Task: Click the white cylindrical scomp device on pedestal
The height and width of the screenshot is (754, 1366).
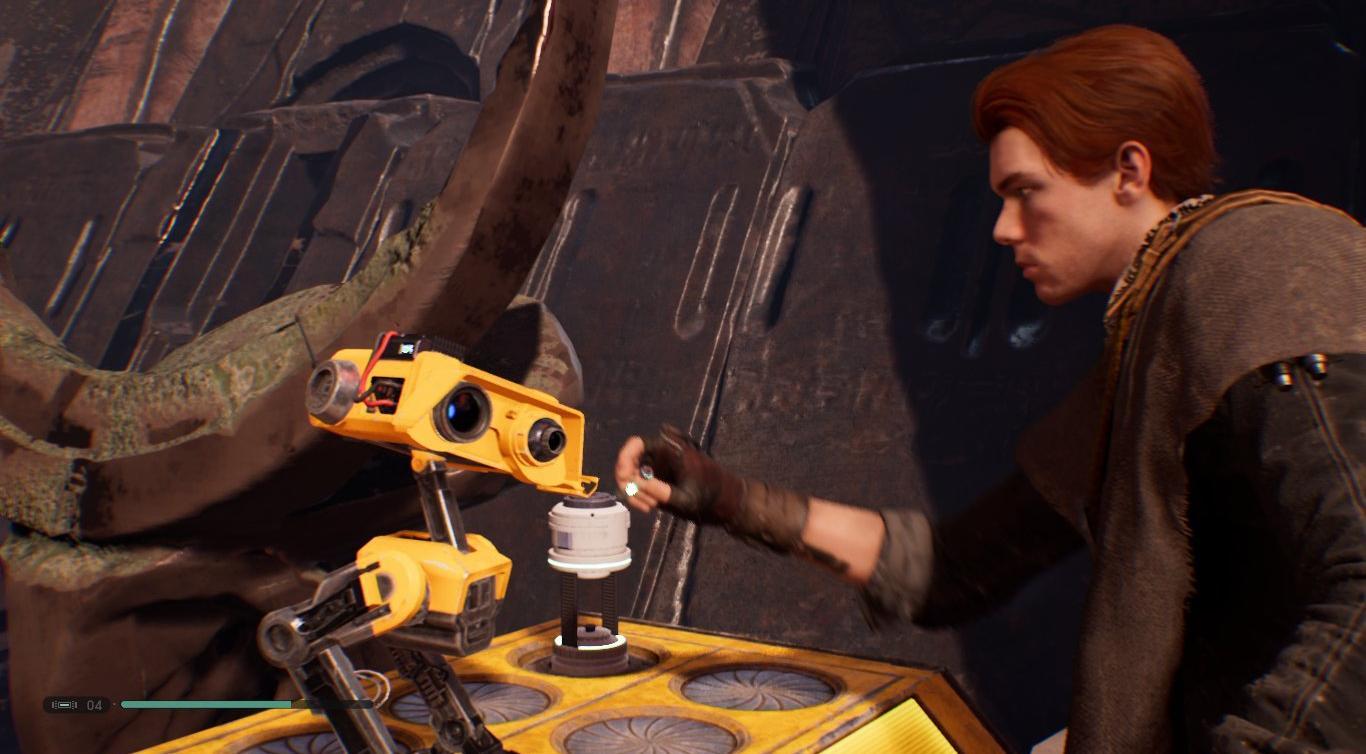Action: coord(588,530)
